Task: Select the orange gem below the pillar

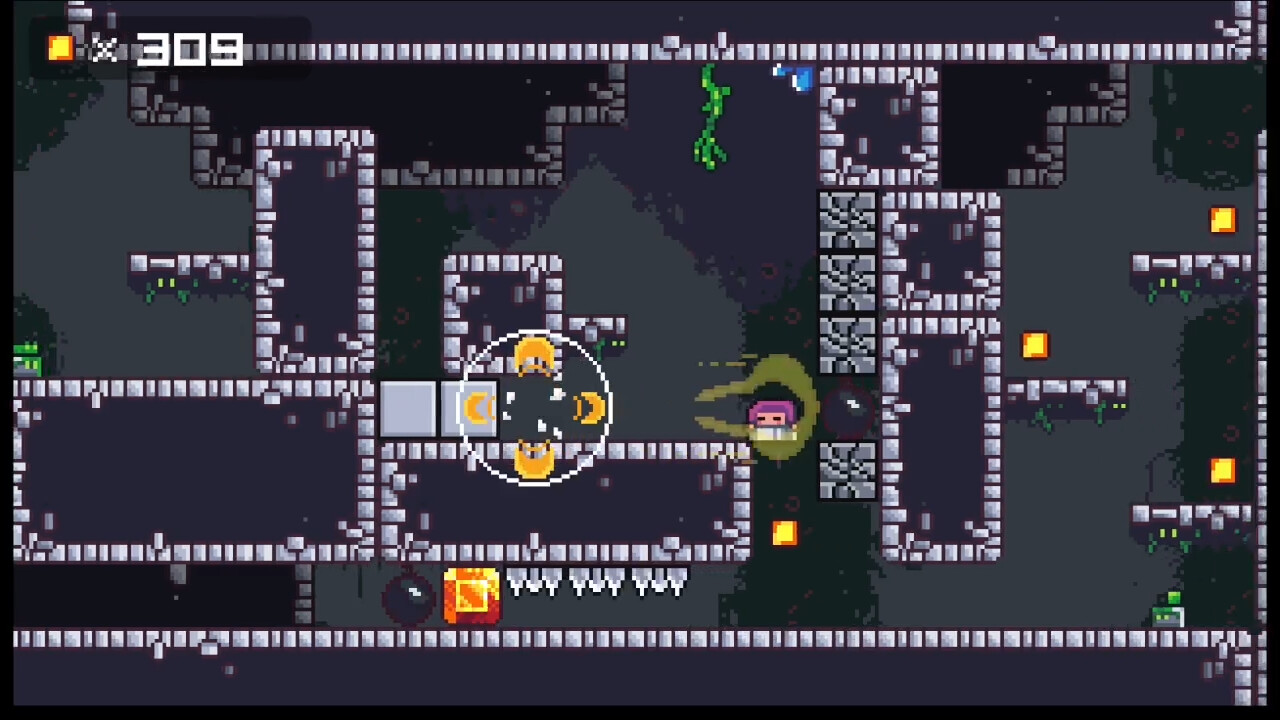Action: tap(784, 535)
